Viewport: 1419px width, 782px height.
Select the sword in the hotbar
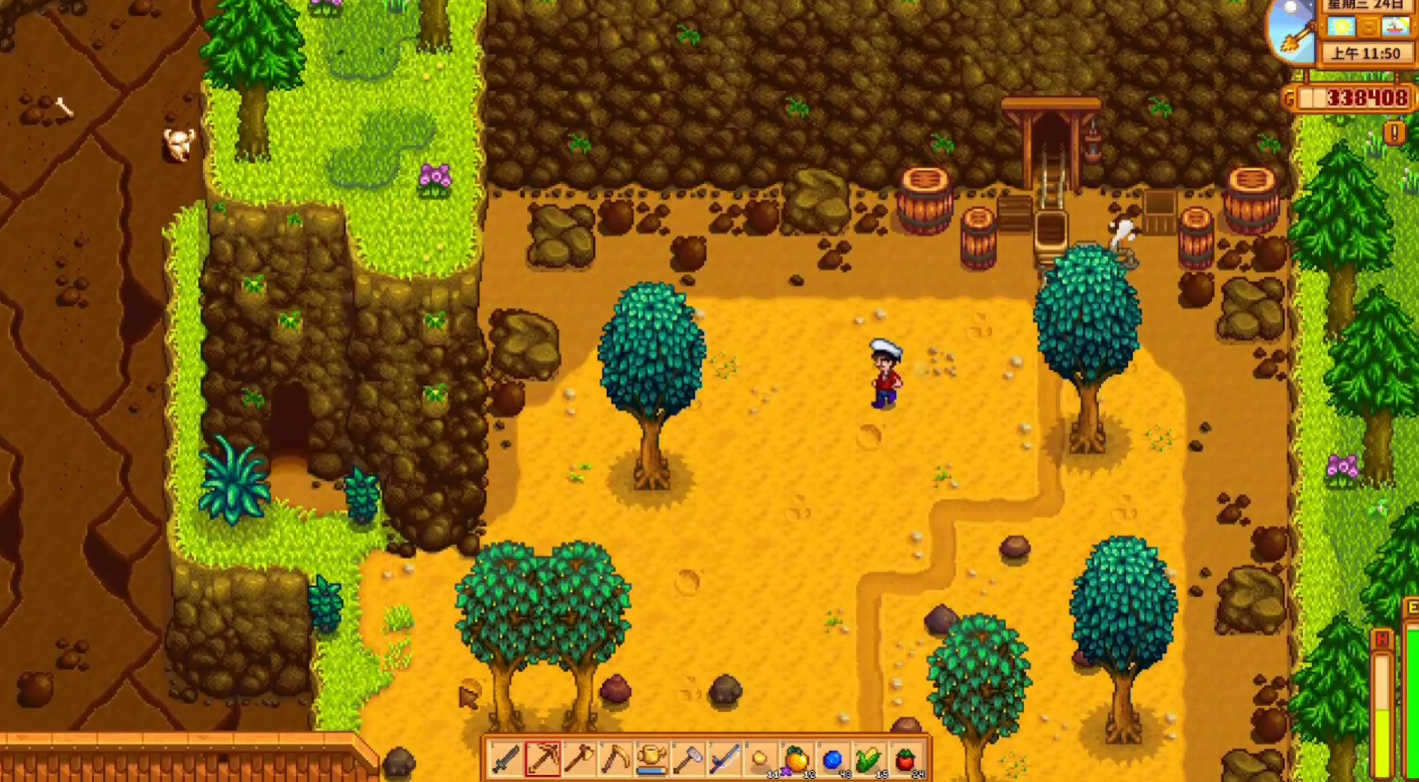[x=506, y=759]
